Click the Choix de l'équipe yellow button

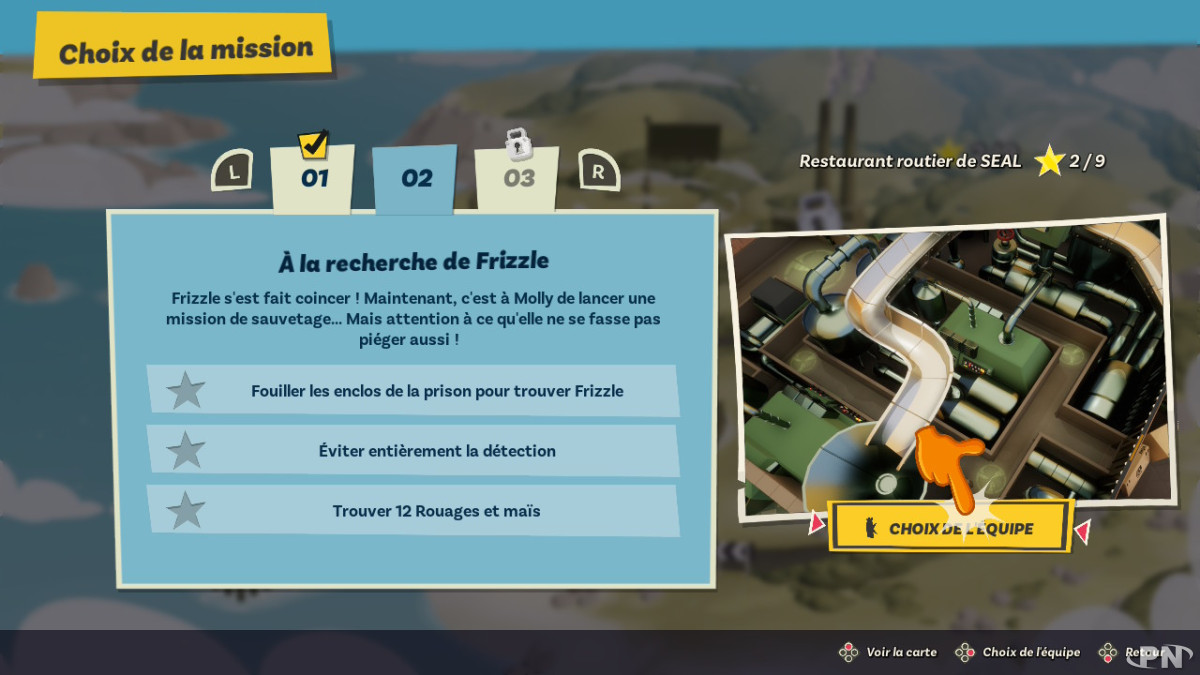[950, 528]
